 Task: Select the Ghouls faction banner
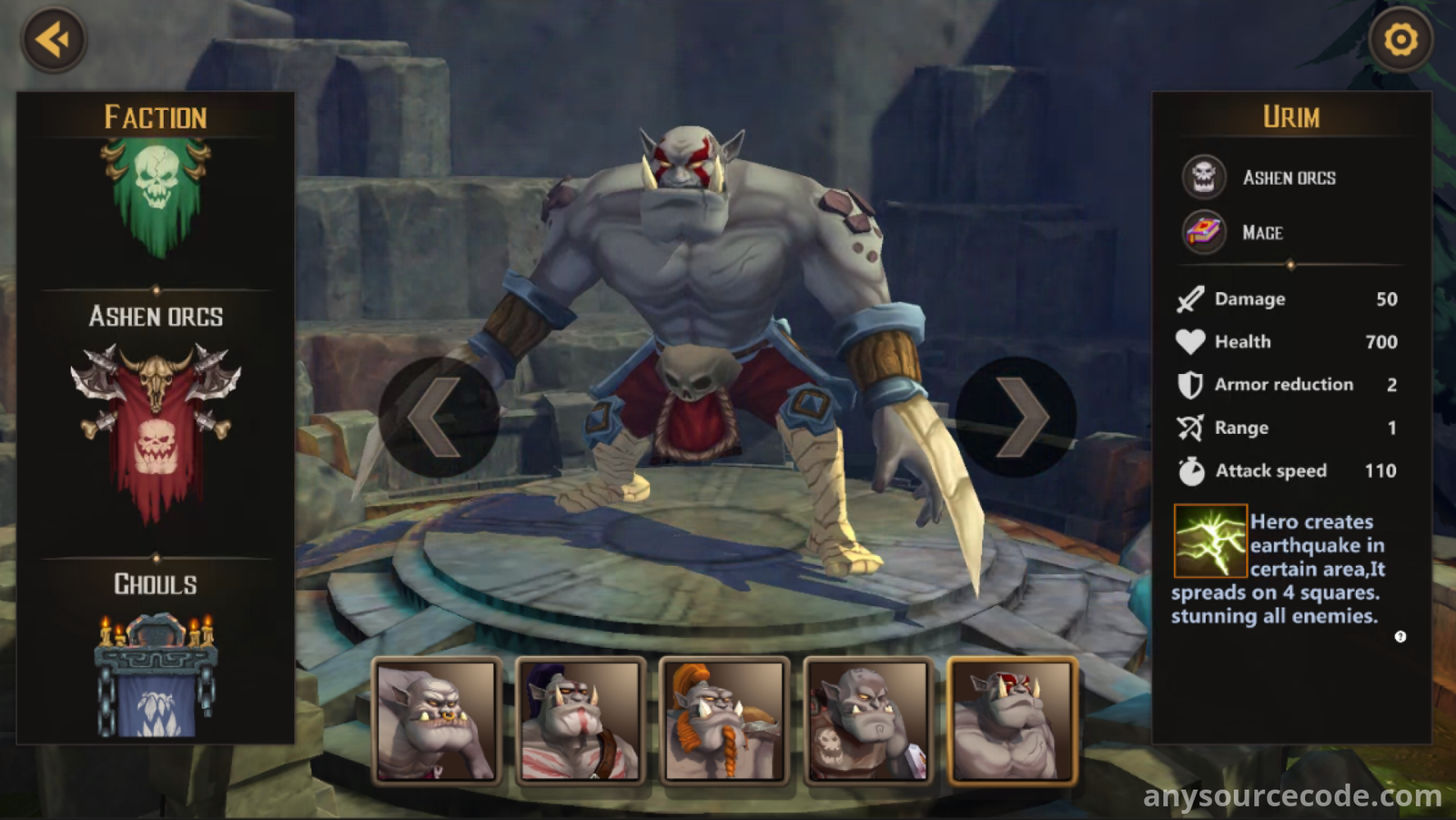[157, 673]
